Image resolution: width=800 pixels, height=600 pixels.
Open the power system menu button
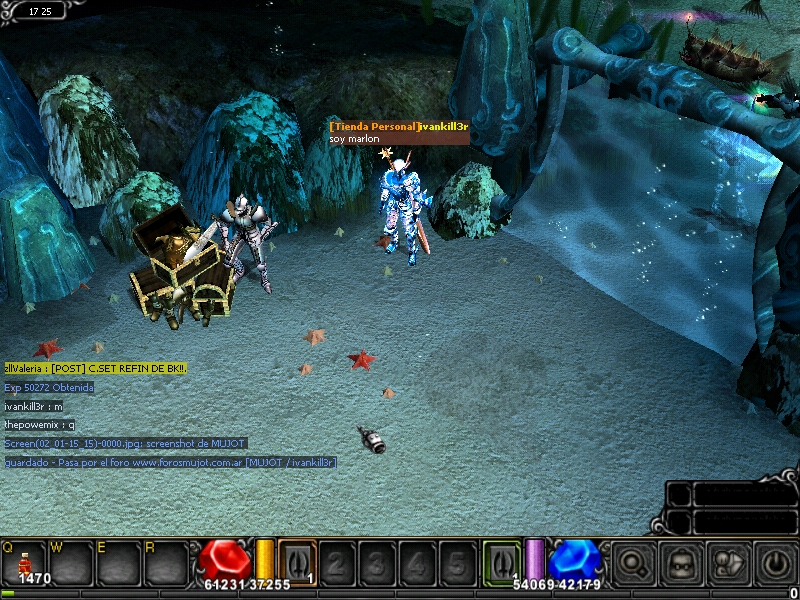click(775, 563)
